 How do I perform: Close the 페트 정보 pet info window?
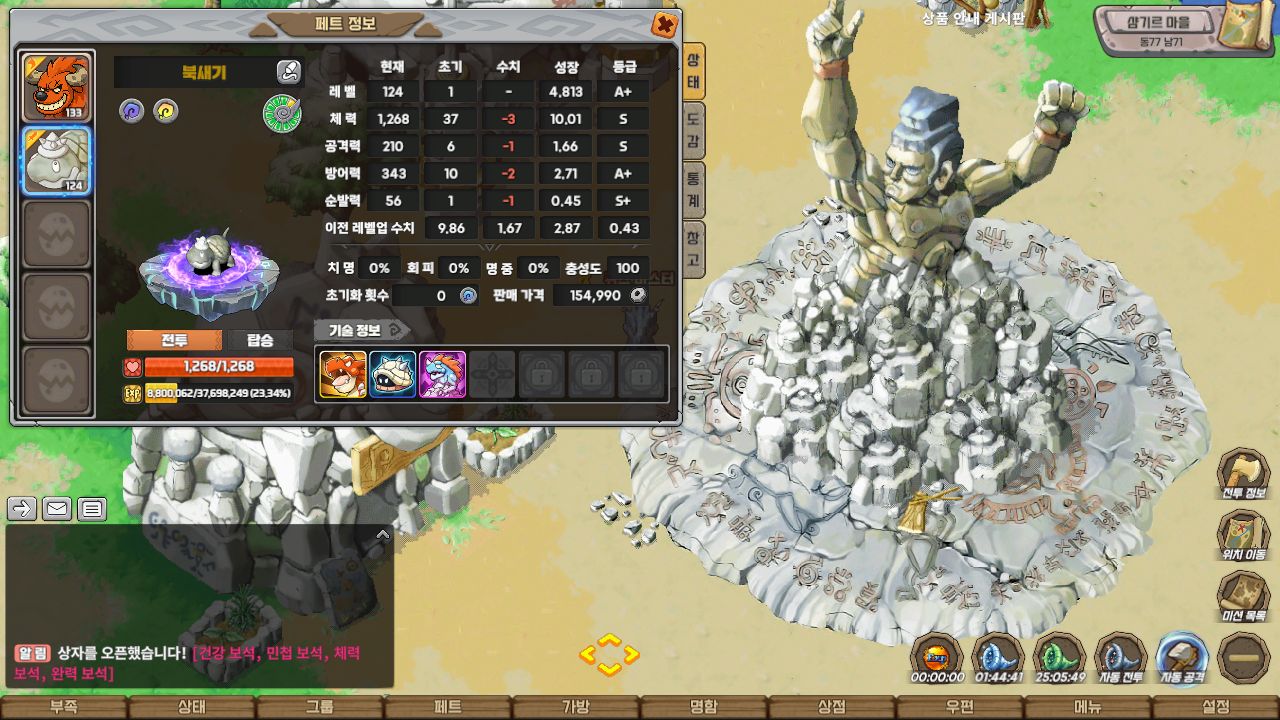663,25
